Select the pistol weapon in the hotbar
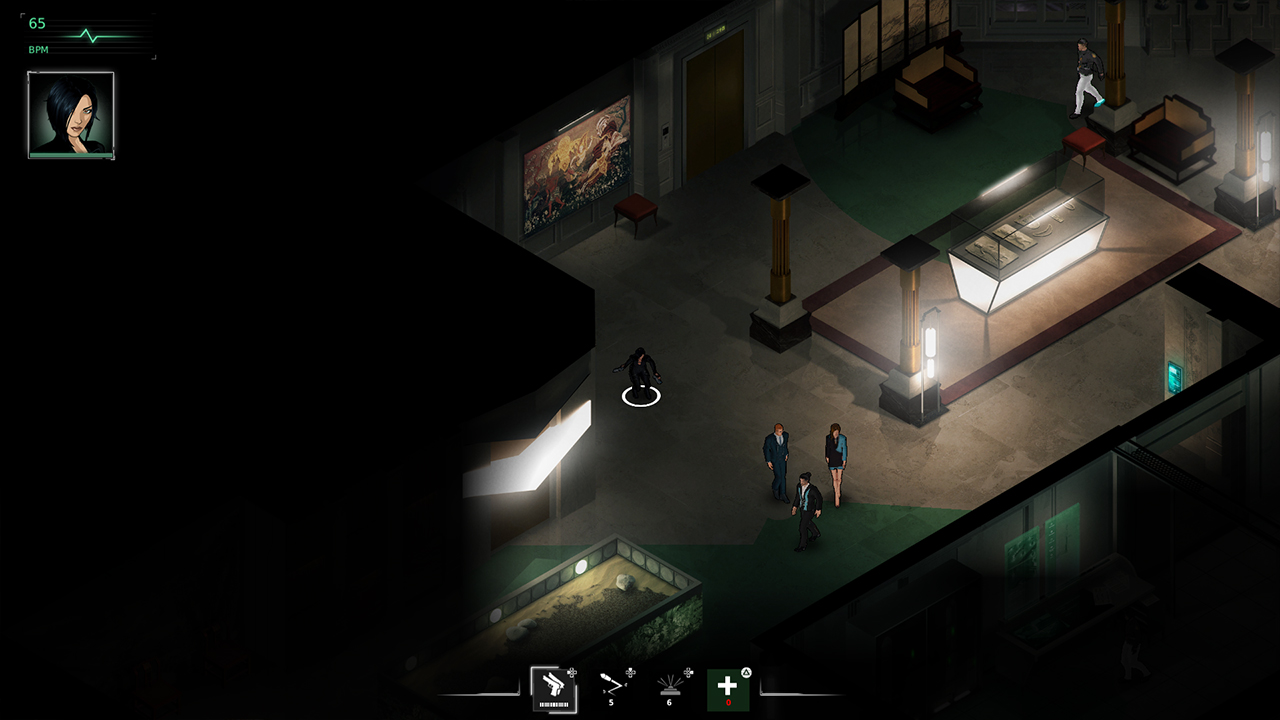The image size is (1280, 720). [x=552, y=686]
